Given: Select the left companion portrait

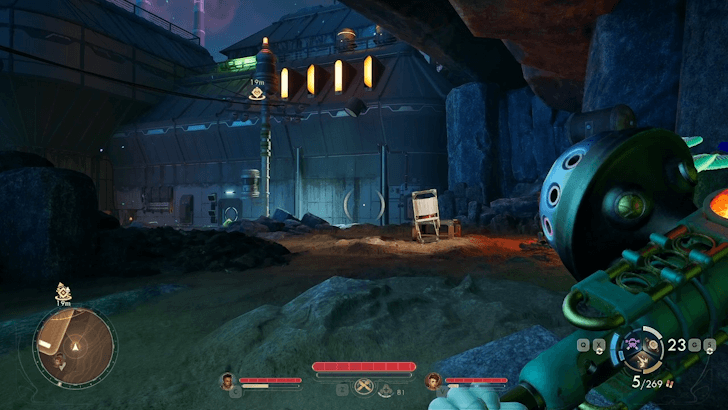Looking at the screenshot, I should point(228,380).
